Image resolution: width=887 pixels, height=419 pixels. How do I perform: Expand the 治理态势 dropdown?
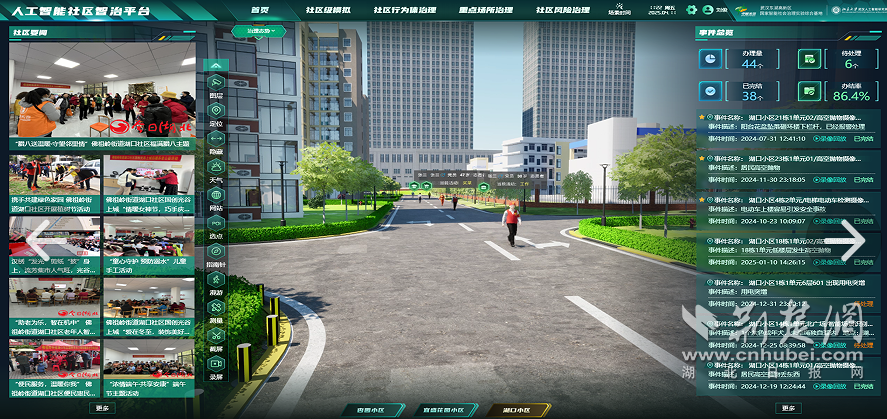[259, 31]
